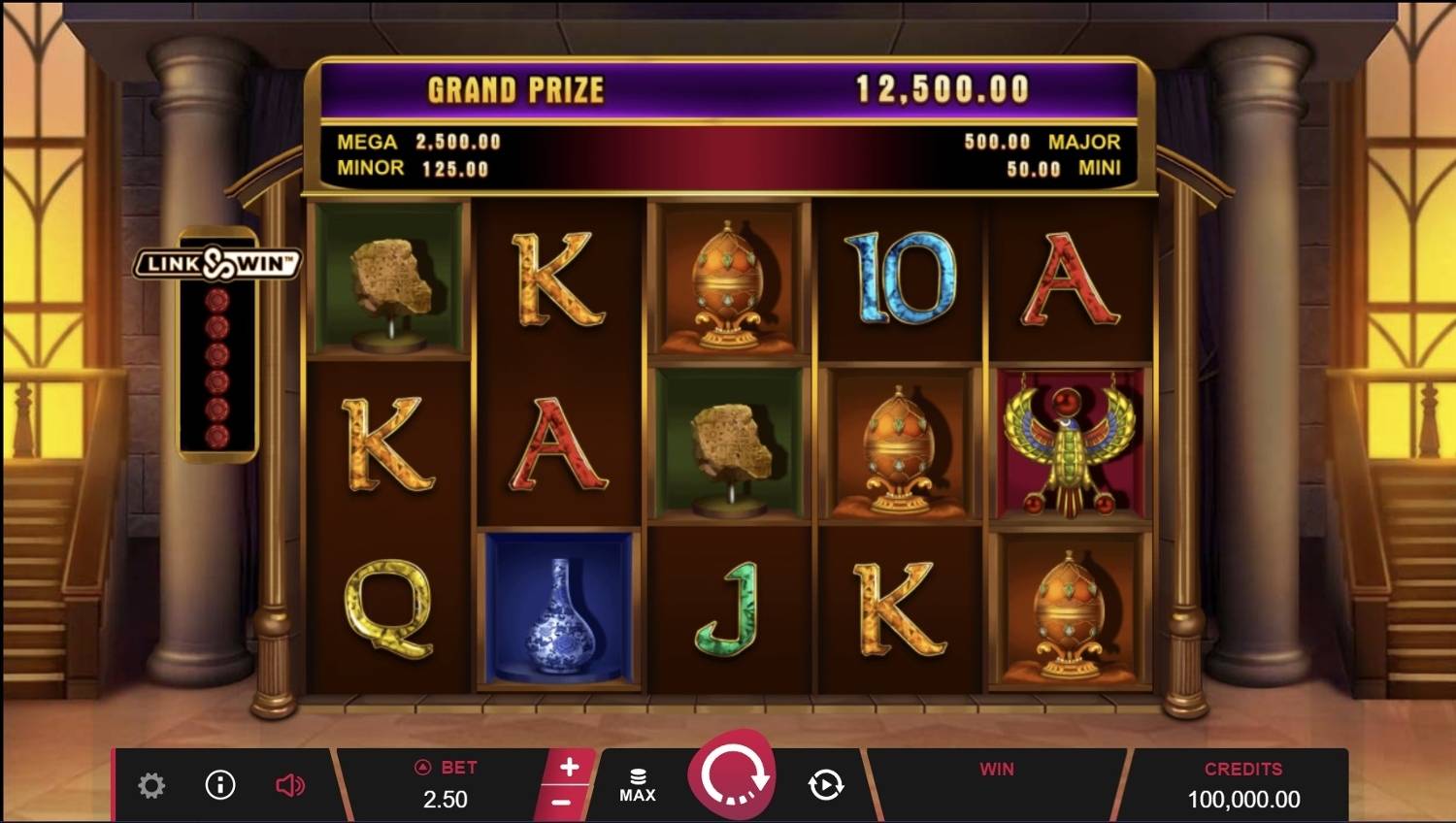Image resolution: width=1456 pixels, height=823 pixels.
Task: Set the bet to MAX
Action: pyautogui.click(x=638, y=785)
